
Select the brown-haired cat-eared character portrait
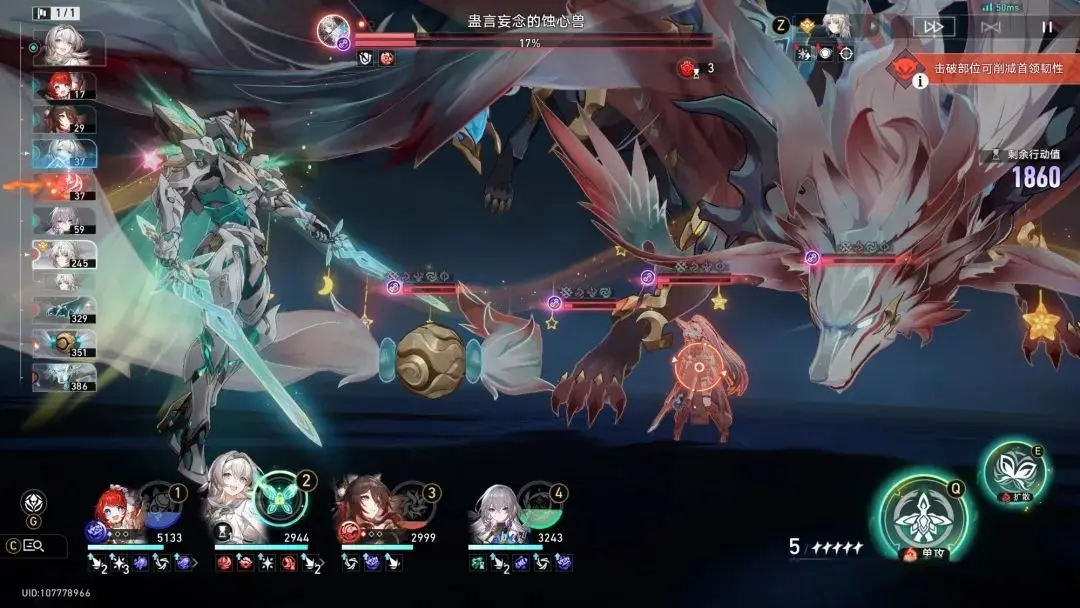pos(365,510)
